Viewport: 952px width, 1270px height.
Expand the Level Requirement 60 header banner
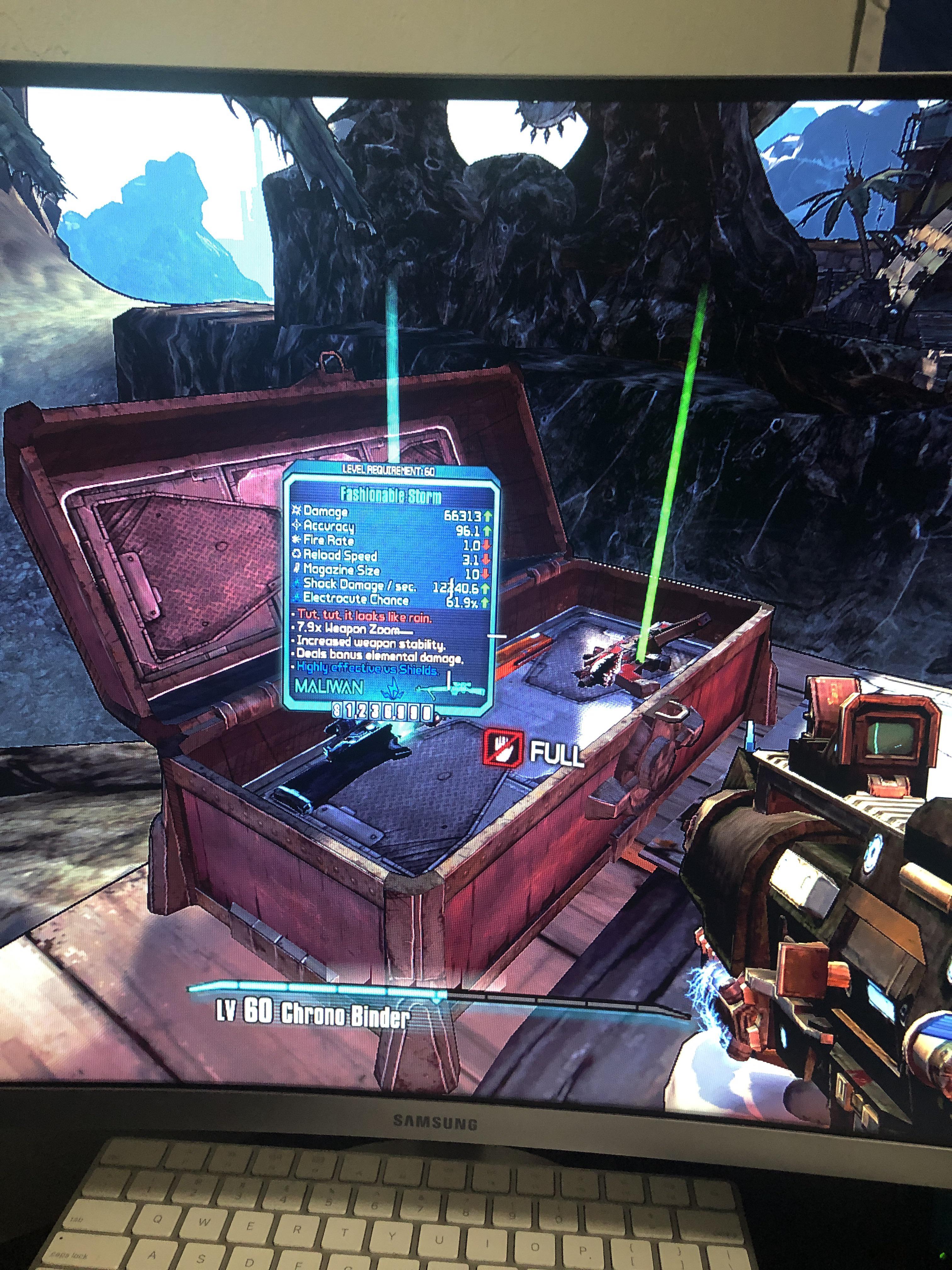click(x=389, y=469)
